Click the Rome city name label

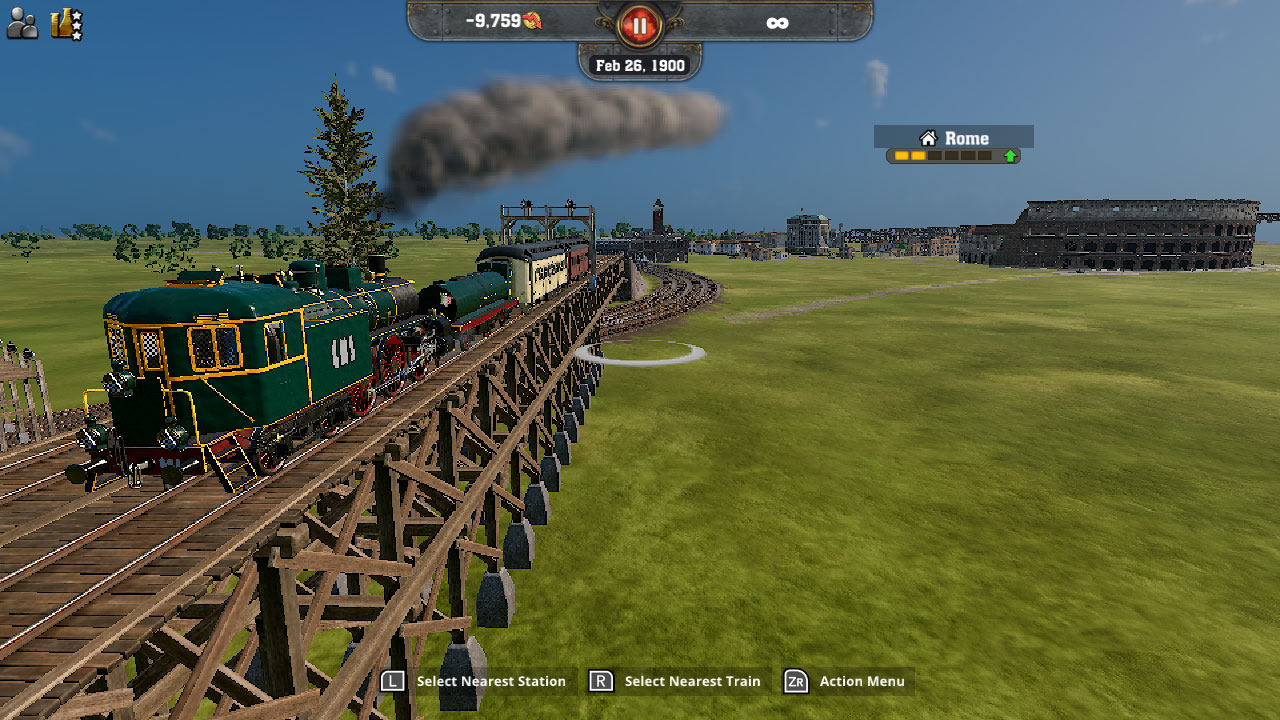965,137
